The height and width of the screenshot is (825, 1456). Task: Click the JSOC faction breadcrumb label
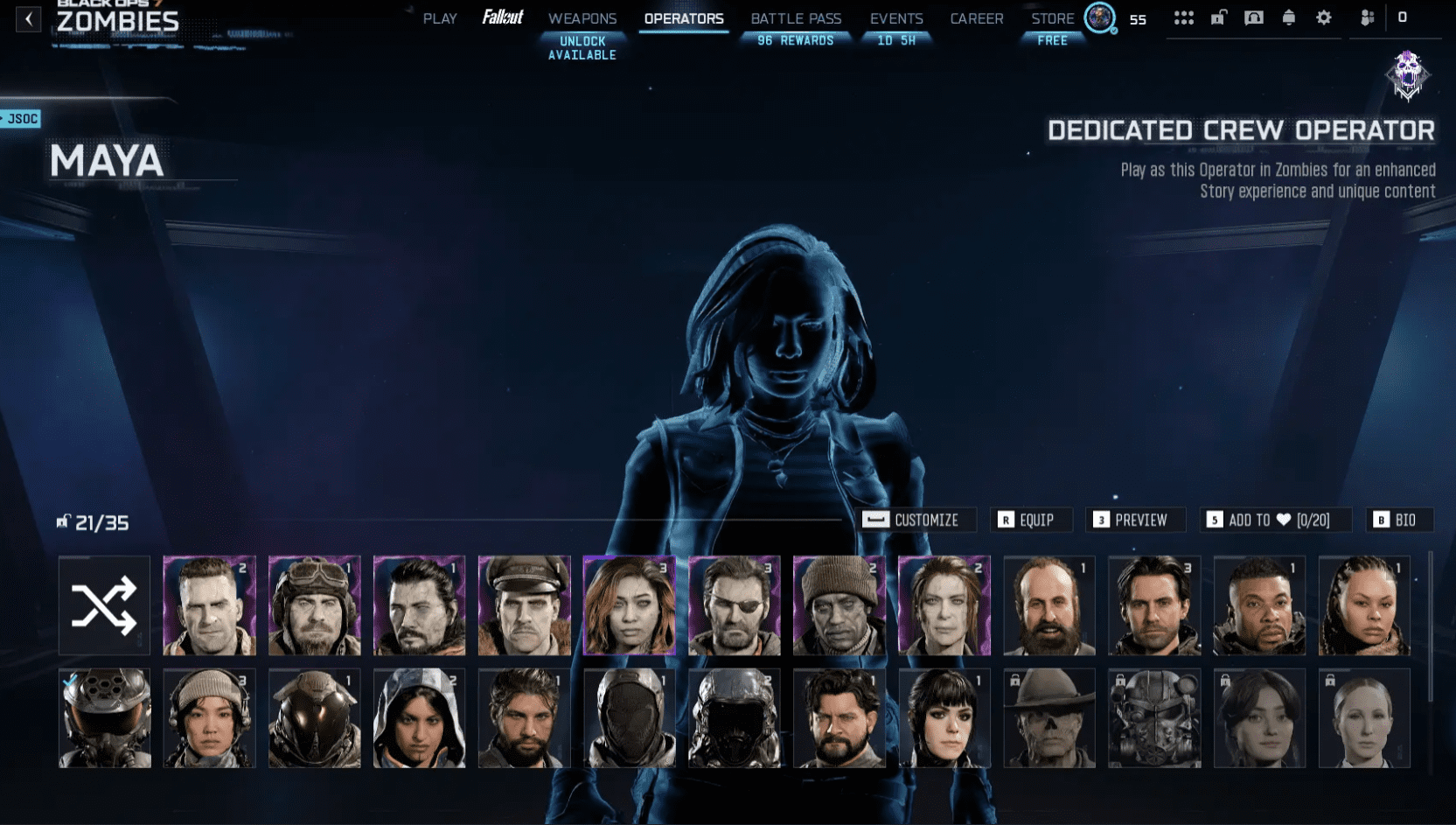pyautogui.click(x=19, y=118)
